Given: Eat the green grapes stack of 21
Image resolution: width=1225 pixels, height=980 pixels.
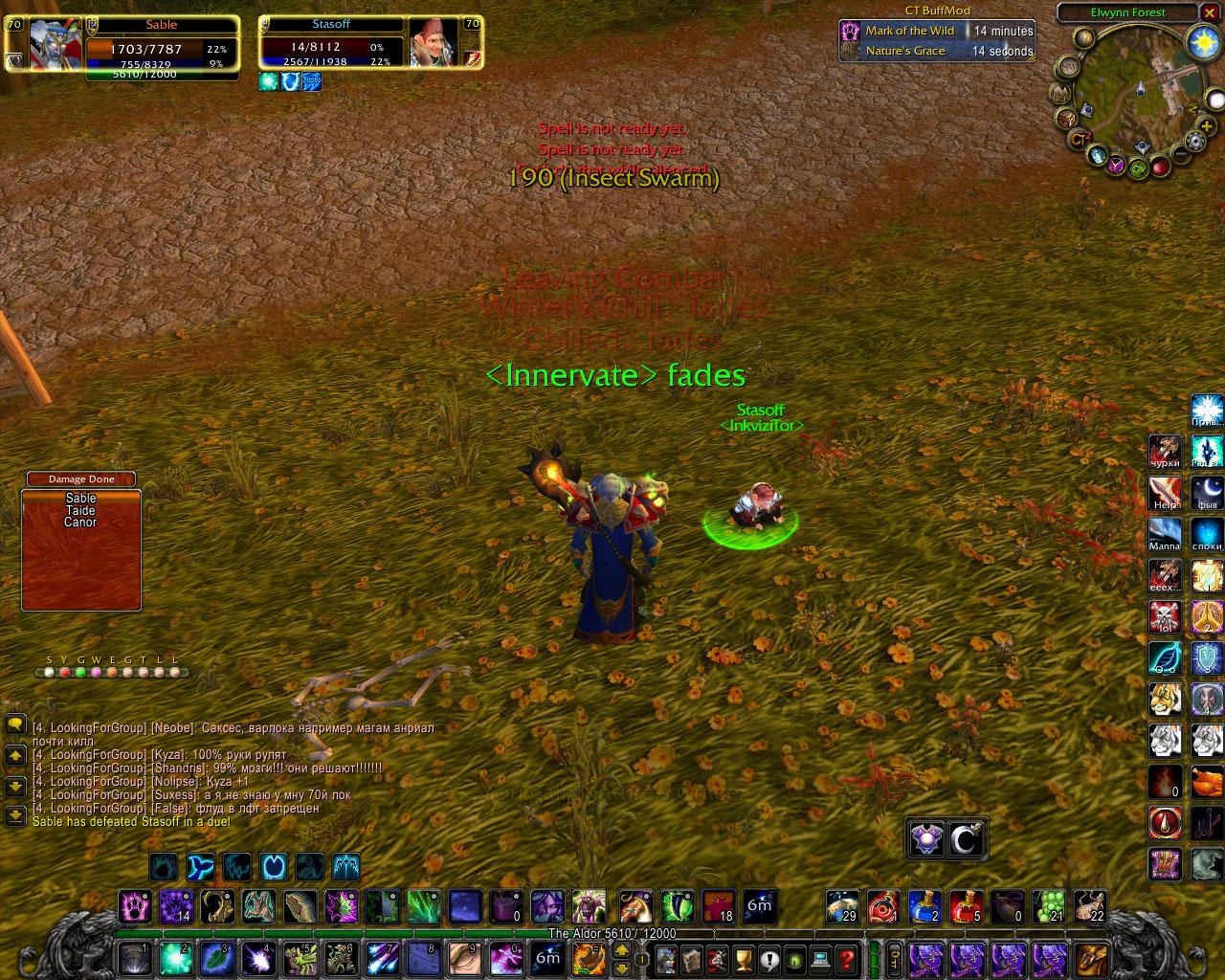Looking at the screenshot, I should coord(1049,905).
